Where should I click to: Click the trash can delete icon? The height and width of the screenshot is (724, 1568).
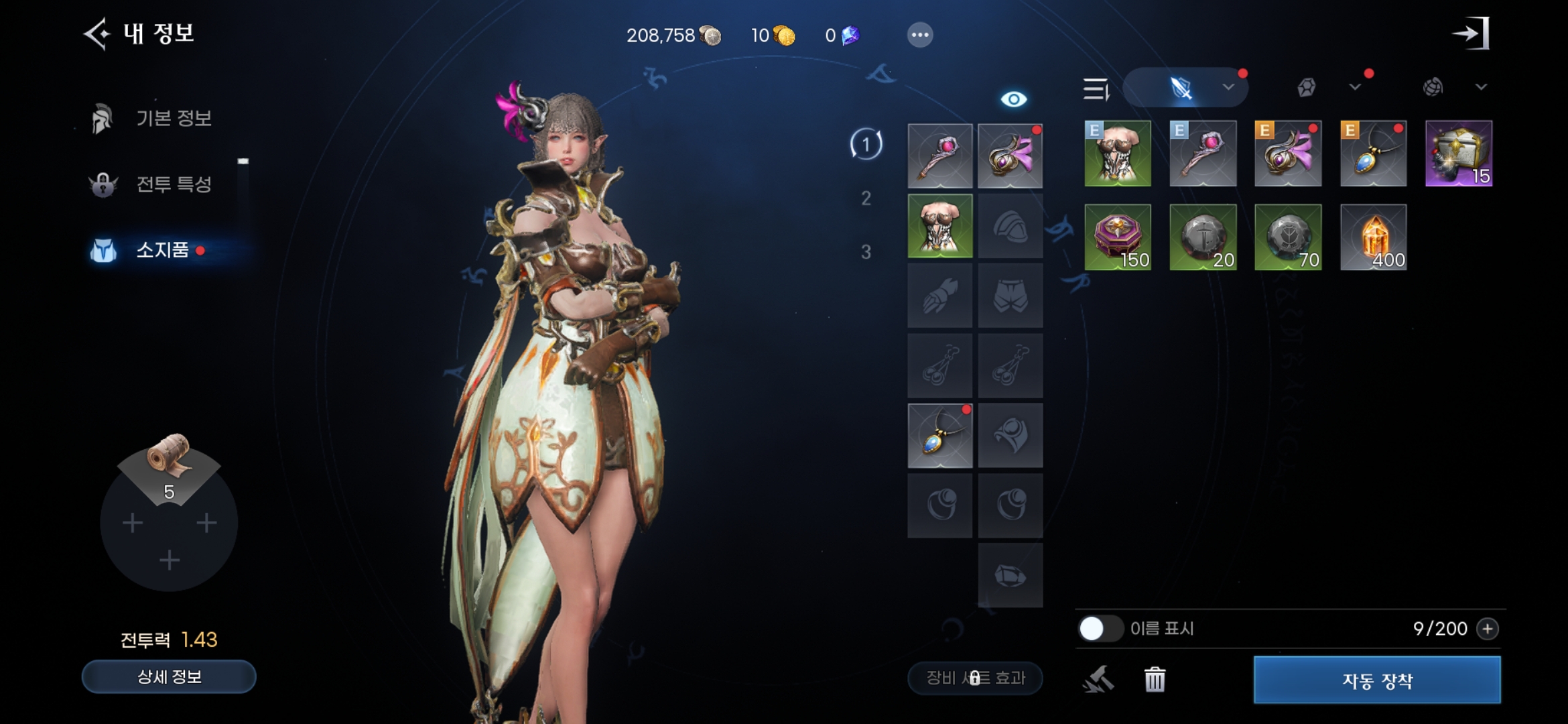click(1155, 680)
